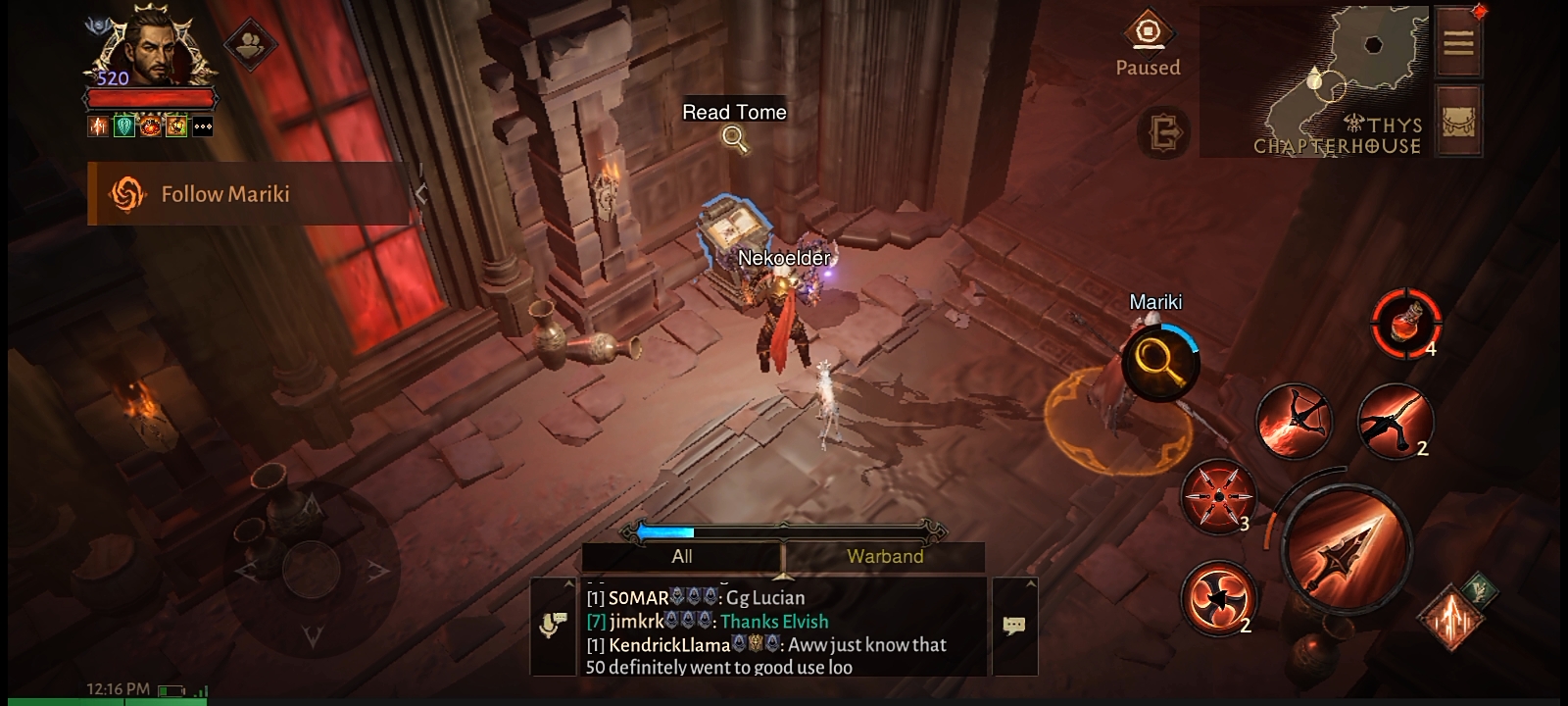Viewport: 1568px width, 706px height.
Task: Trigger the diamond-shaped ultimate ability
Action: point(1450,619)
